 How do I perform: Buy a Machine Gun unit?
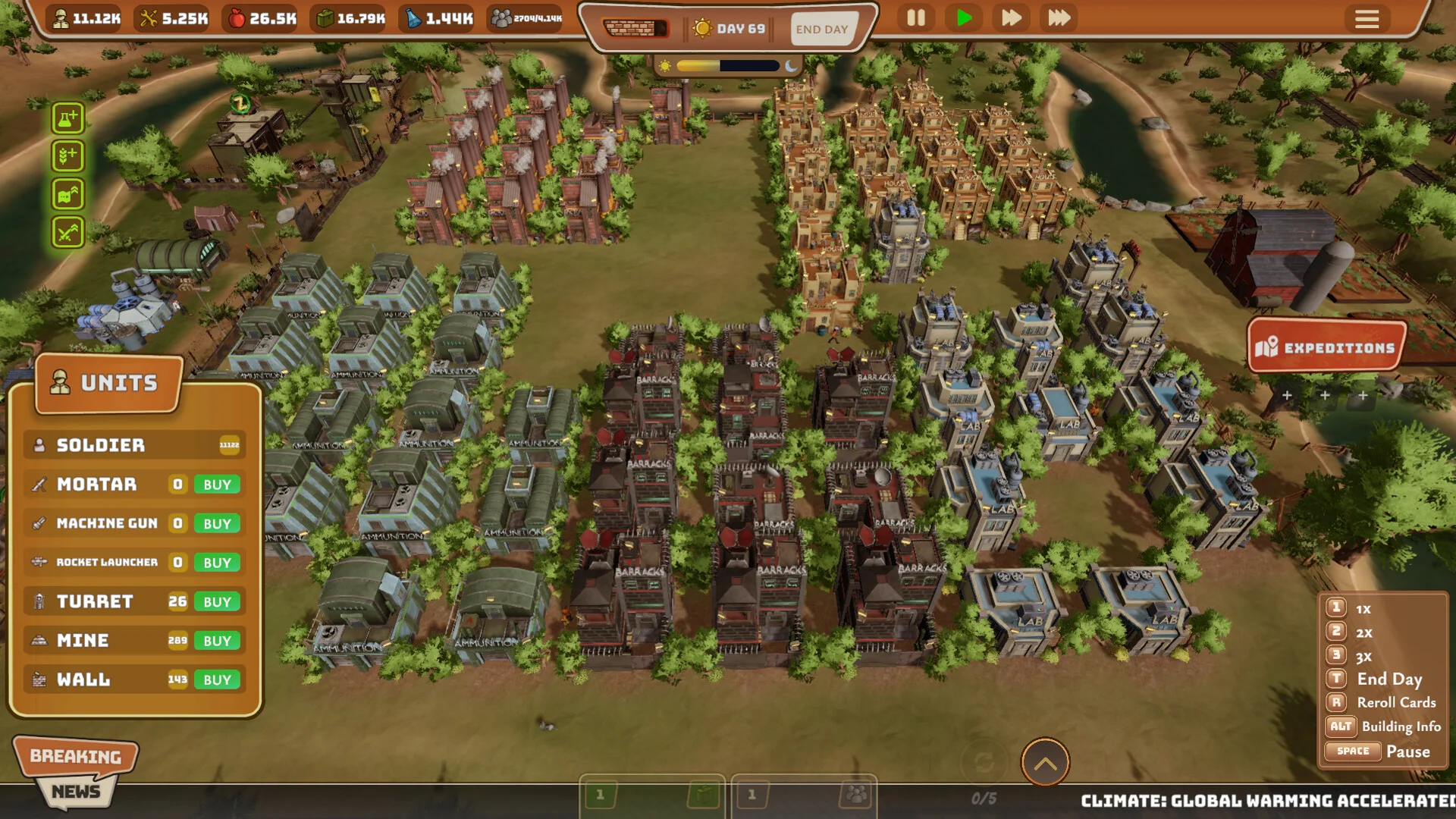pyautogui.click(x=217, y=524)
